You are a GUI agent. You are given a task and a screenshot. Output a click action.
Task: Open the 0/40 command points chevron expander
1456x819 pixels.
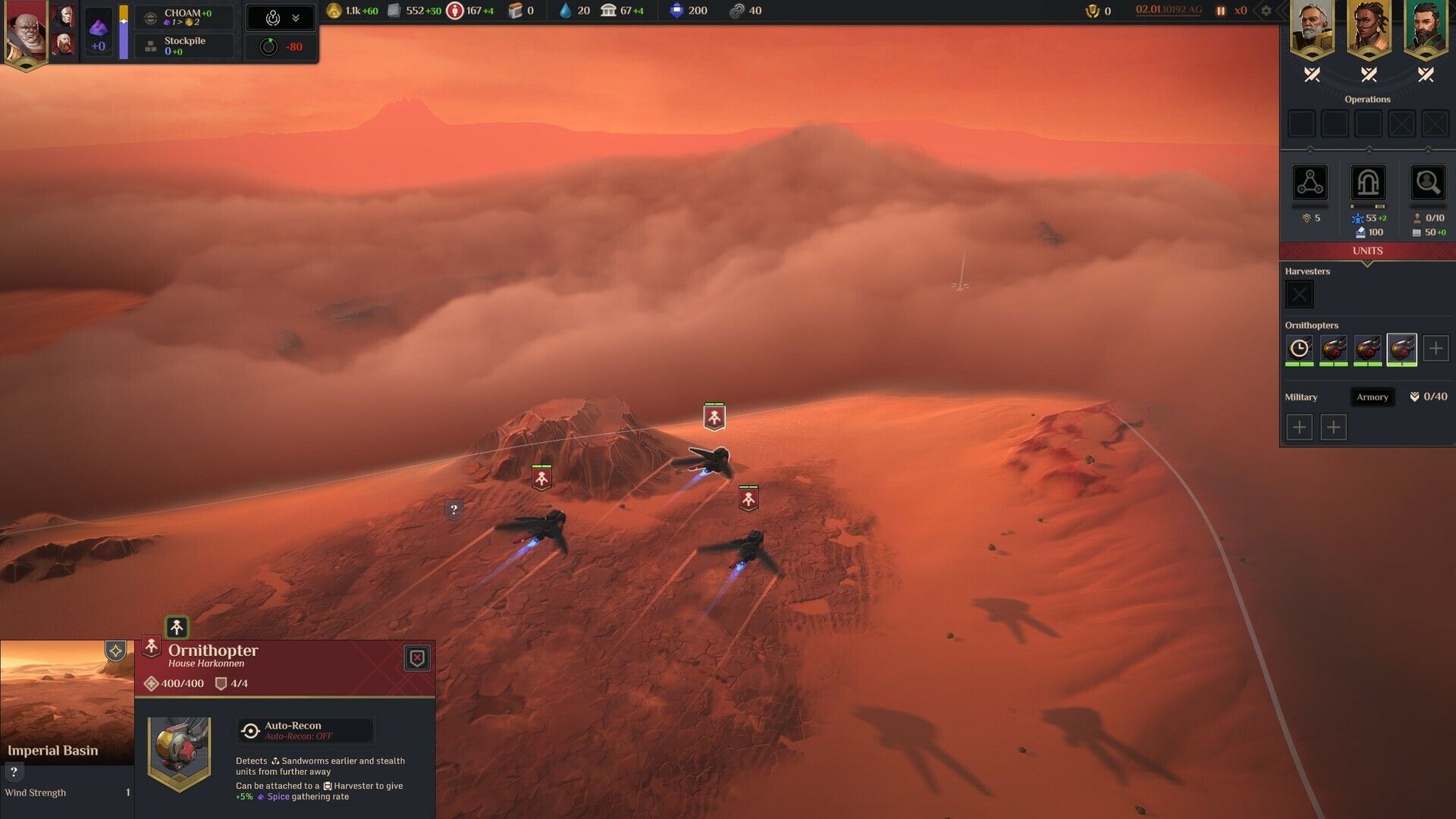coord(1413,396)
